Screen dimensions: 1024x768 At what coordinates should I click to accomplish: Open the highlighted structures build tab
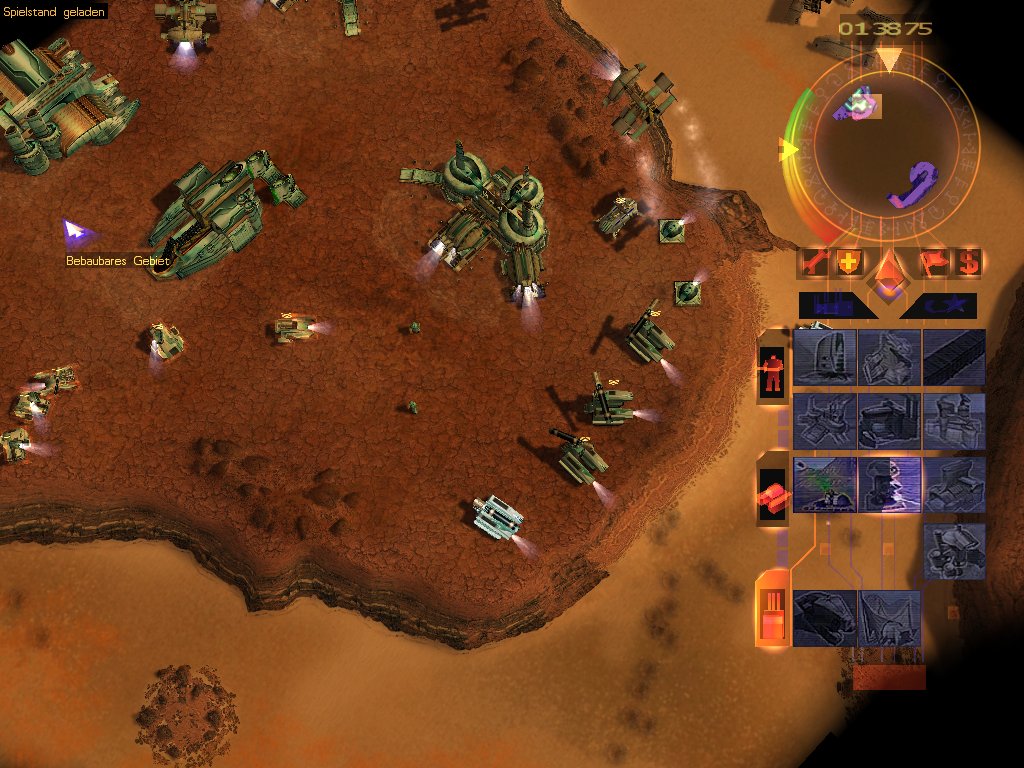pyautogui.click(x=771, y=610)
